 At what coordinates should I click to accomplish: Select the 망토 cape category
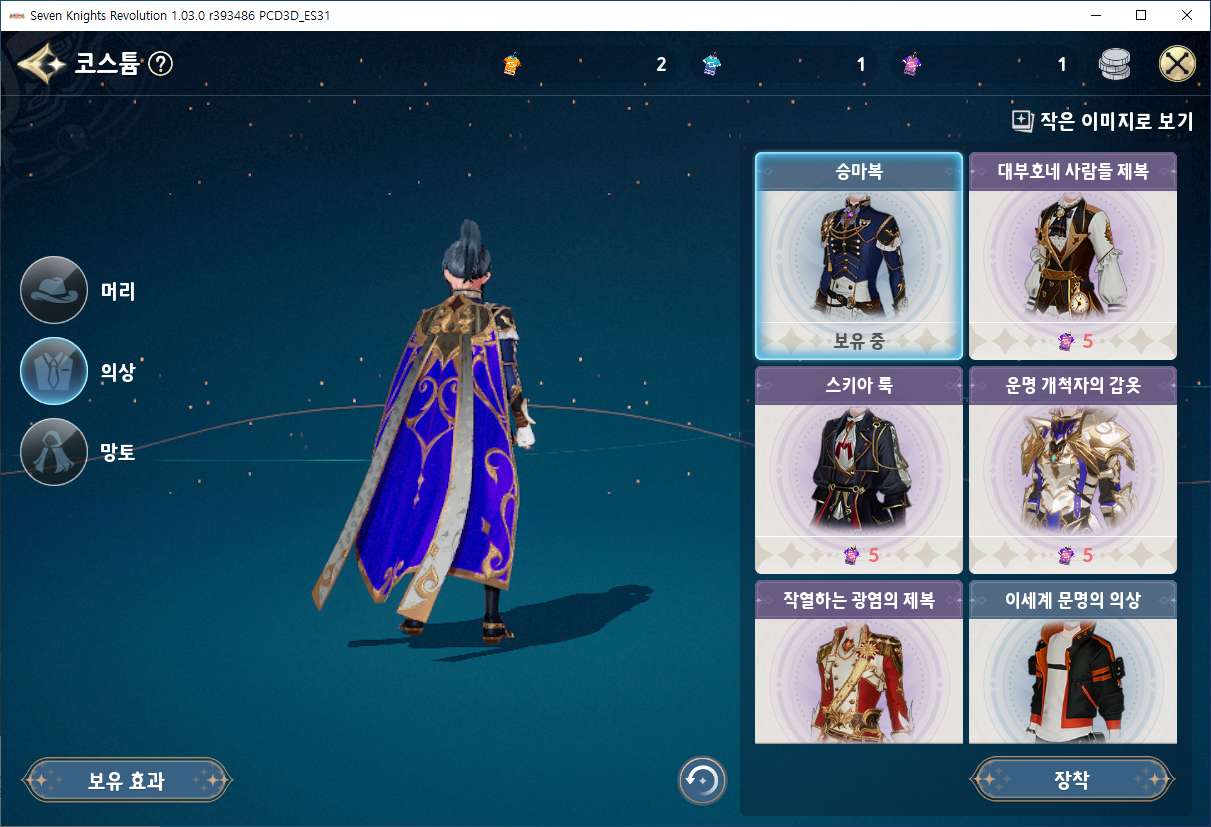(54, 452)
